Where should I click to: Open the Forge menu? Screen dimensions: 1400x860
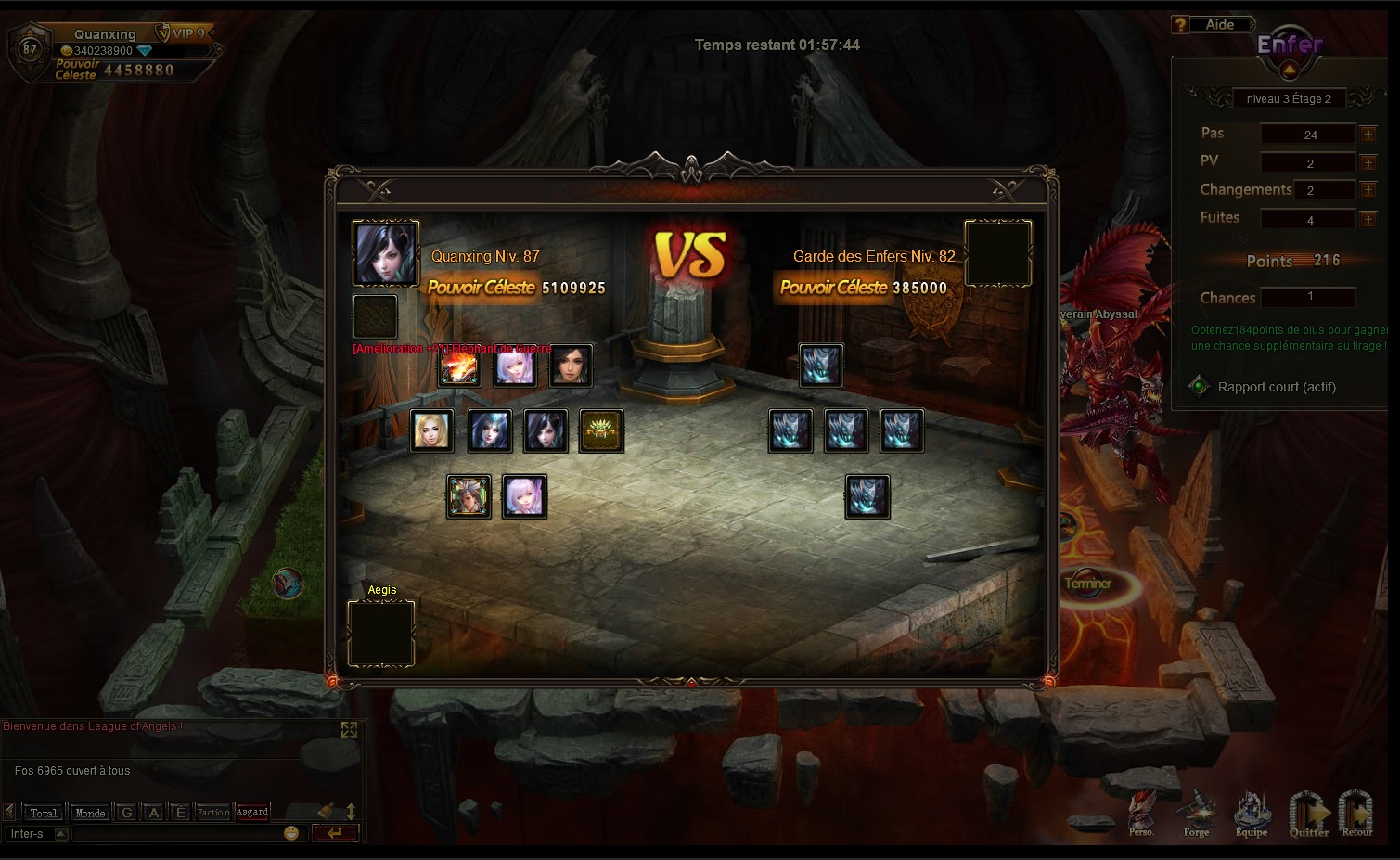click(1197, 814)
